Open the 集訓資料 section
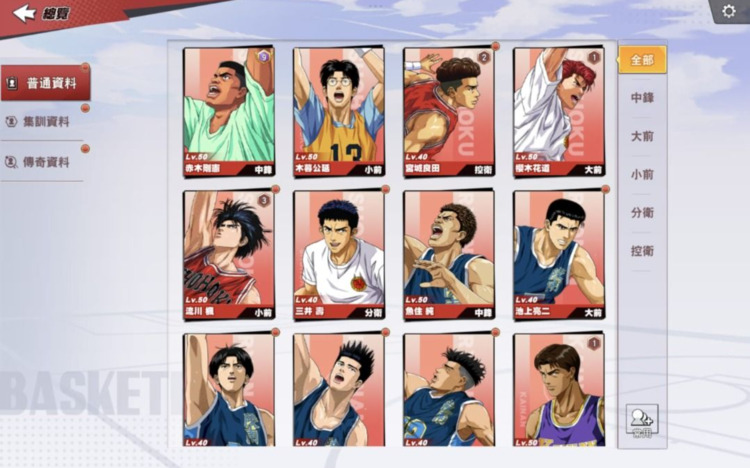Viewport: 750px width, 468px height. [x=45, y=122]
